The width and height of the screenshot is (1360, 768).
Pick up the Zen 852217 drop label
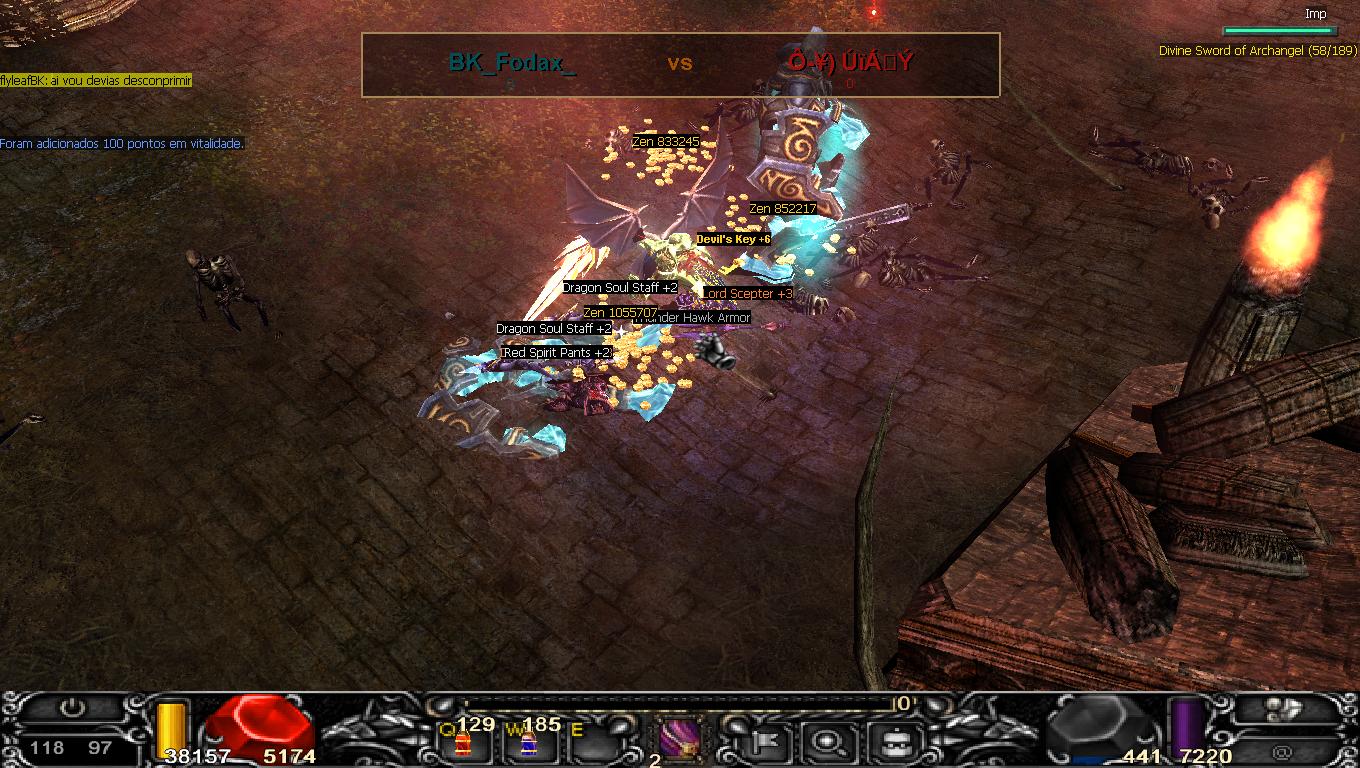783,209
